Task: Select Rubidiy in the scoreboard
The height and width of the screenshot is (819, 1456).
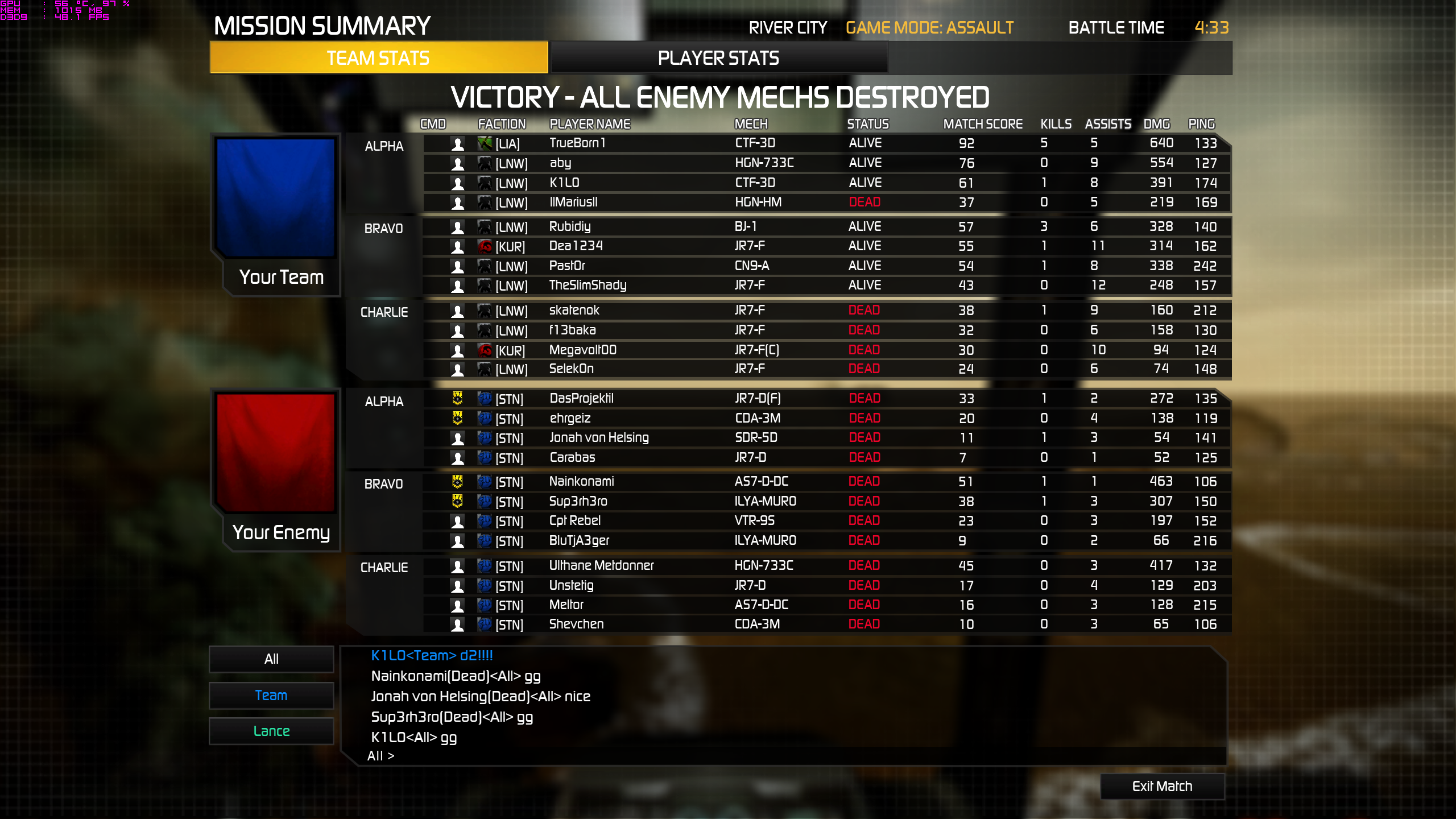Action: coord(570,226)
